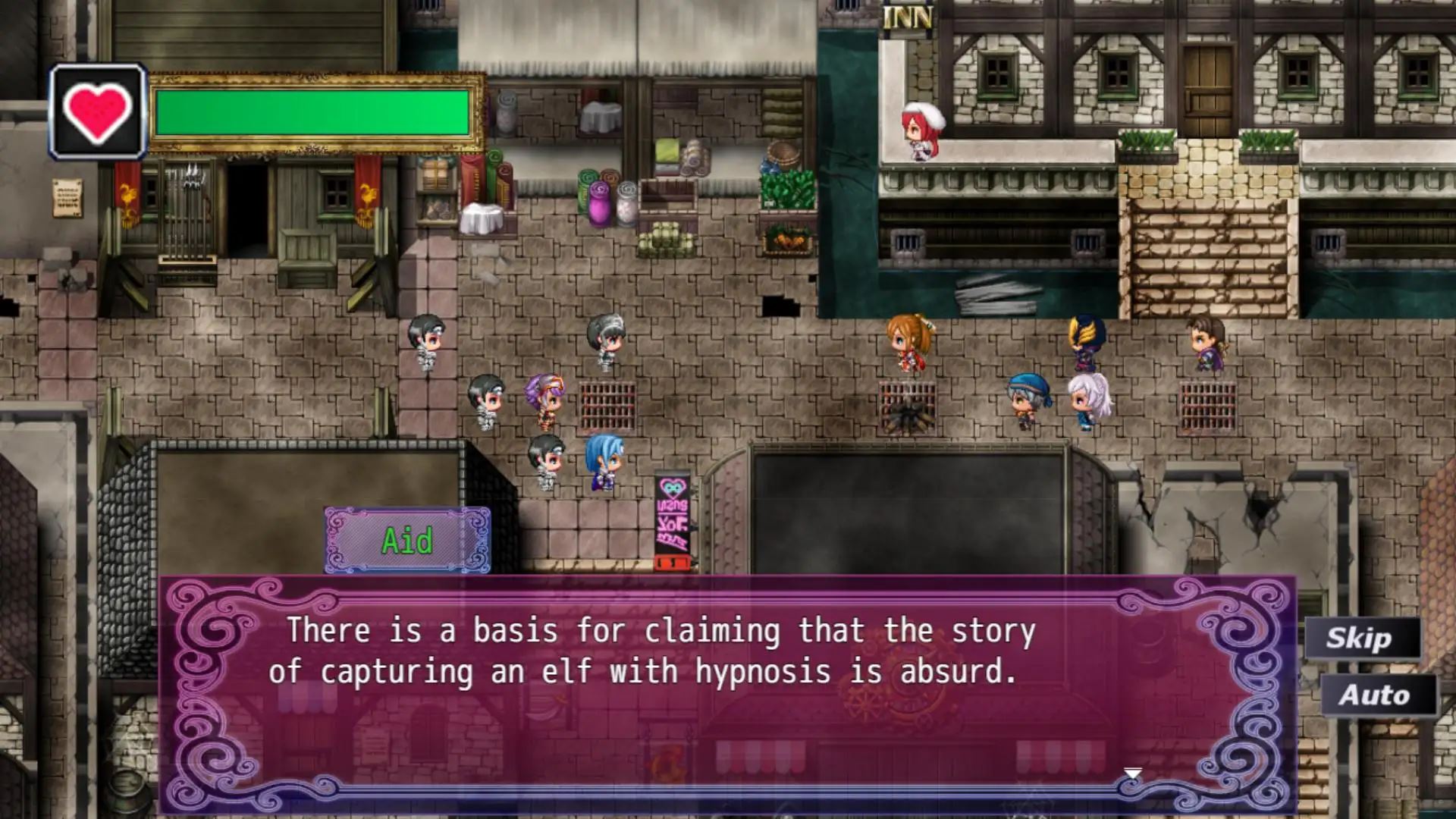Toggle Auto dialogue advance
The height and width of the screenshot is (819, 1456).
coord(1375,695)
